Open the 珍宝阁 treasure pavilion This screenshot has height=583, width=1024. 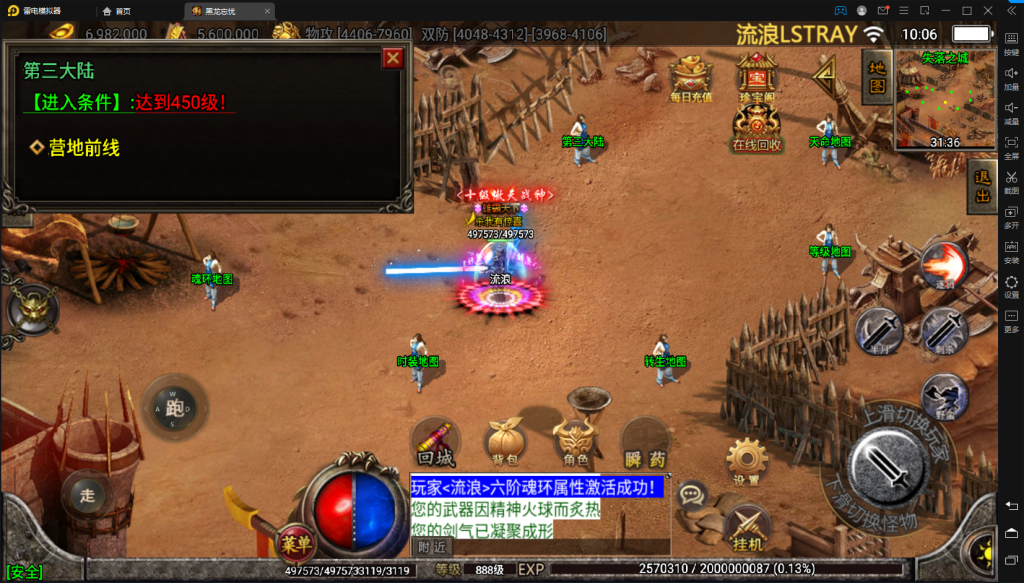(757, 77)
